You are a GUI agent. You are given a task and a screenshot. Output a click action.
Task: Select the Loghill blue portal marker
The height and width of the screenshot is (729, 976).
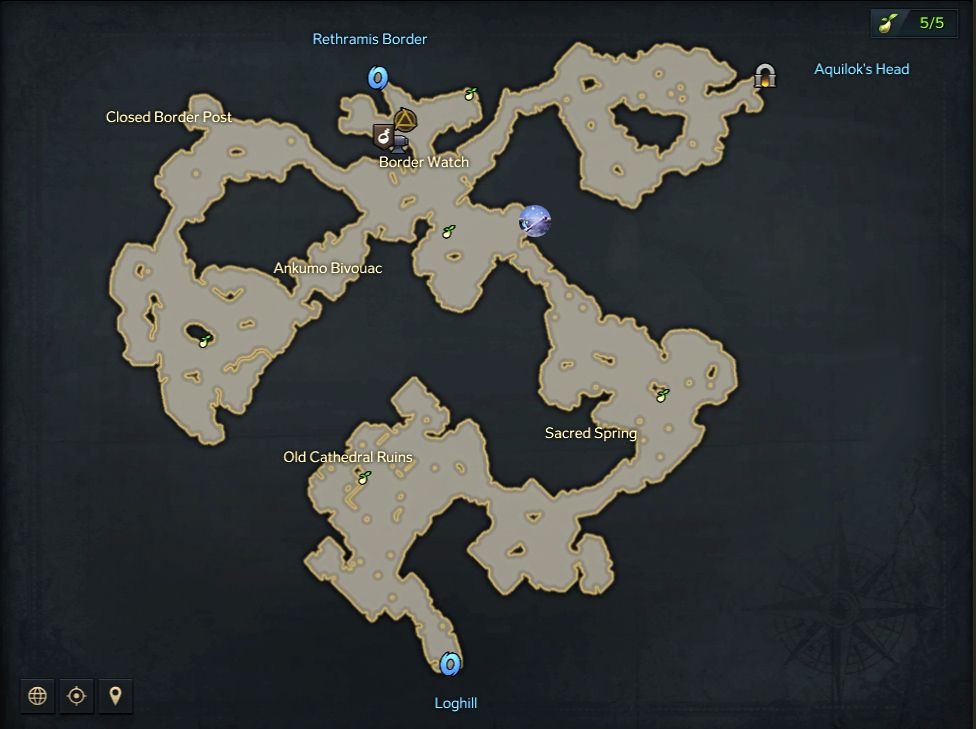(450, 663)
